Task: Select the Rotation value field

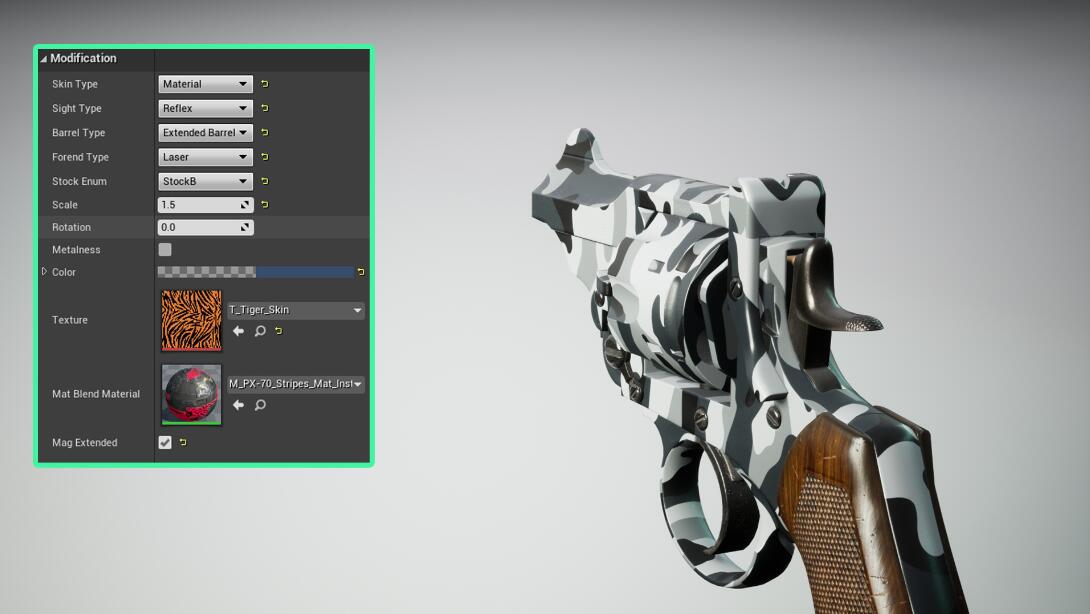Action: click(199, 227)
